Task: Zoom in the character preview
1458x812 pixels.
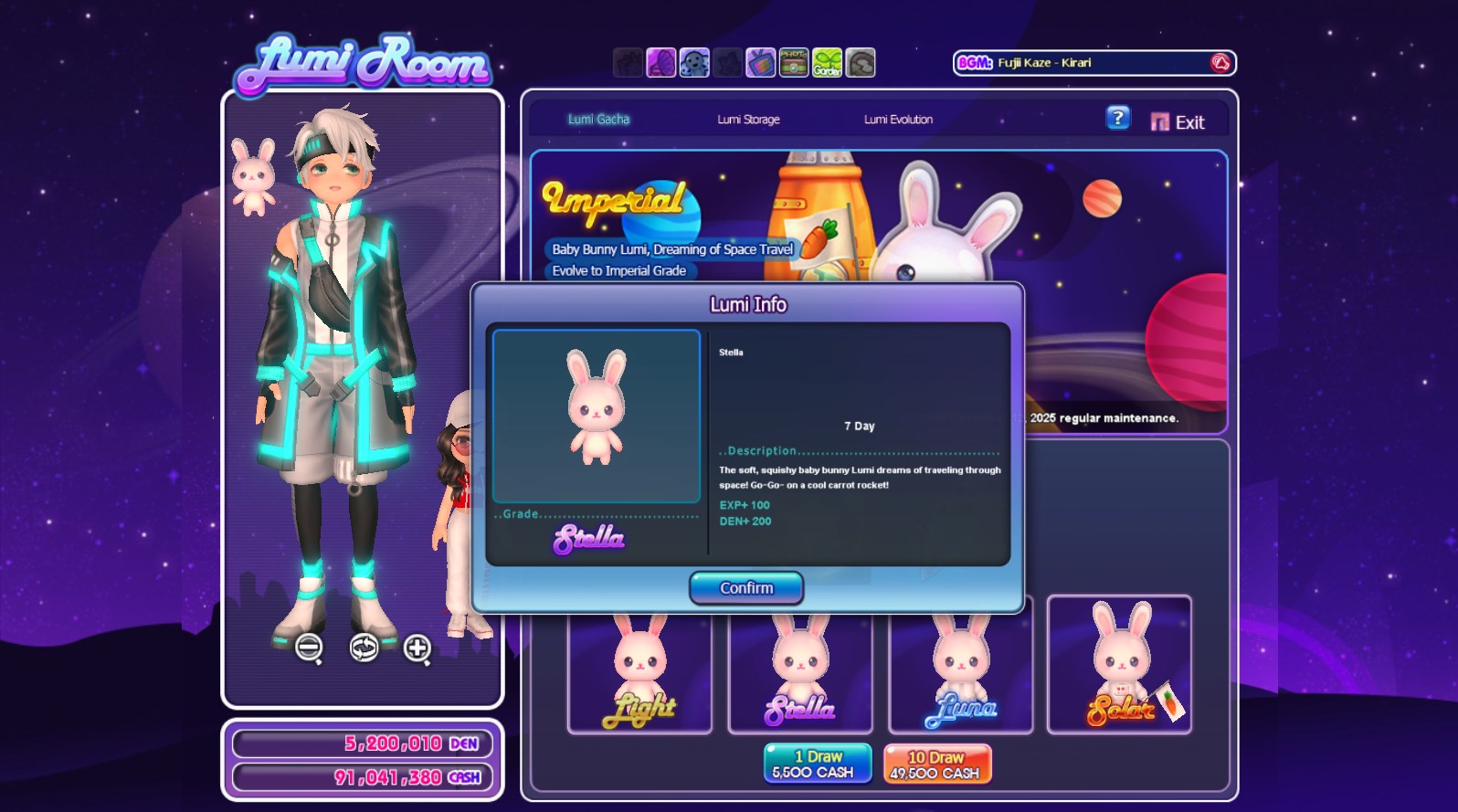Action: [417, 648]
